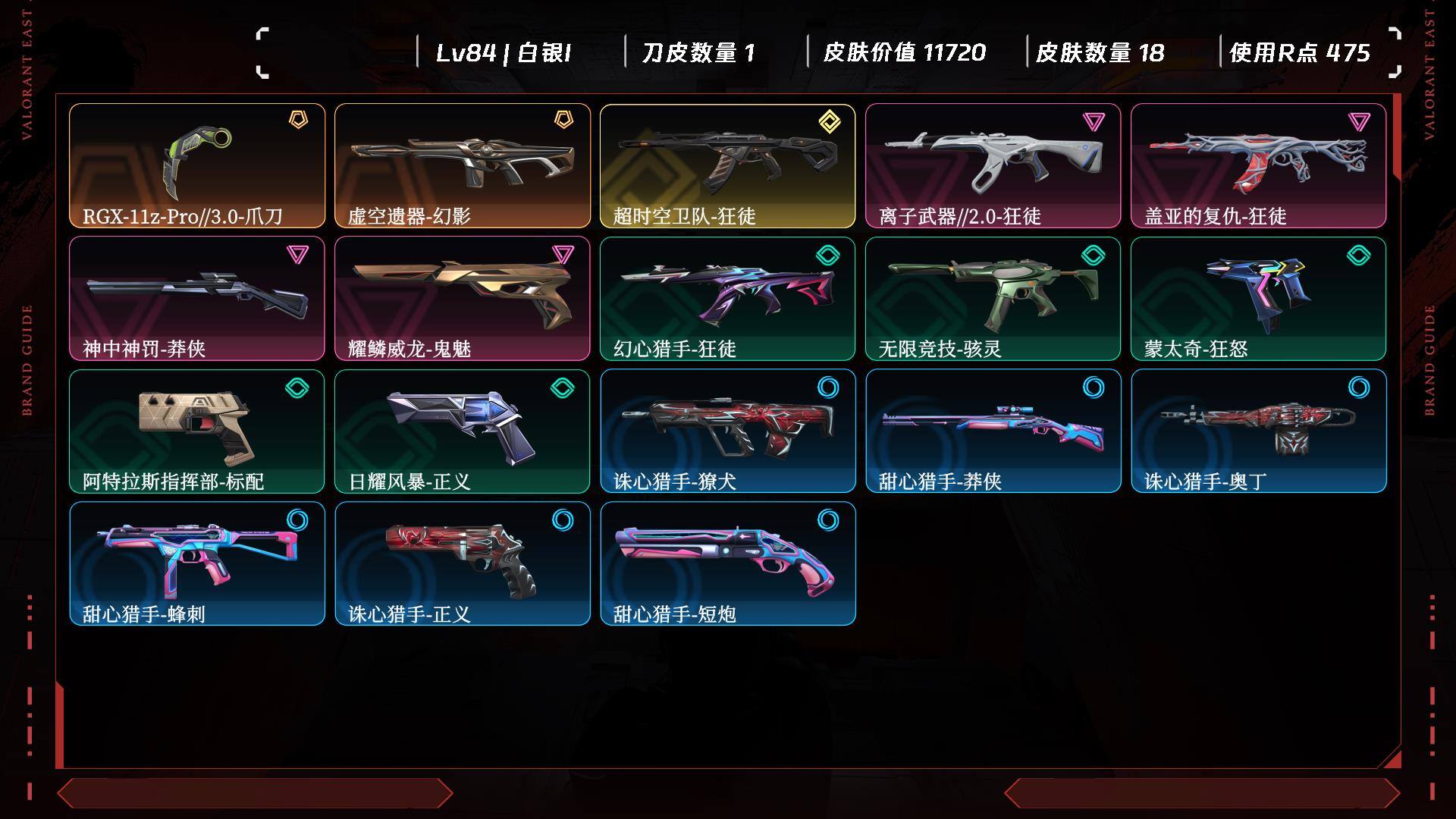The image size is (1456, 819).
Task: Select the 蒙太奇-狂怒 skin card
Action: coord(1259,298)
